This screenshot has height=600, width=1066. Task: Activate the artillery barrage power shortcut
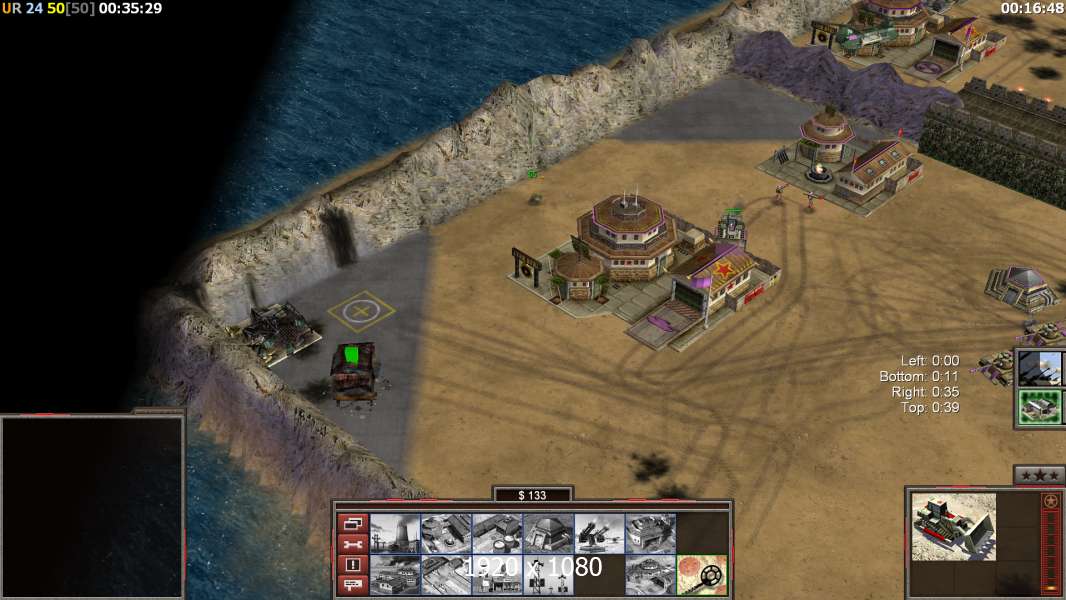(x=1040, y=368)
